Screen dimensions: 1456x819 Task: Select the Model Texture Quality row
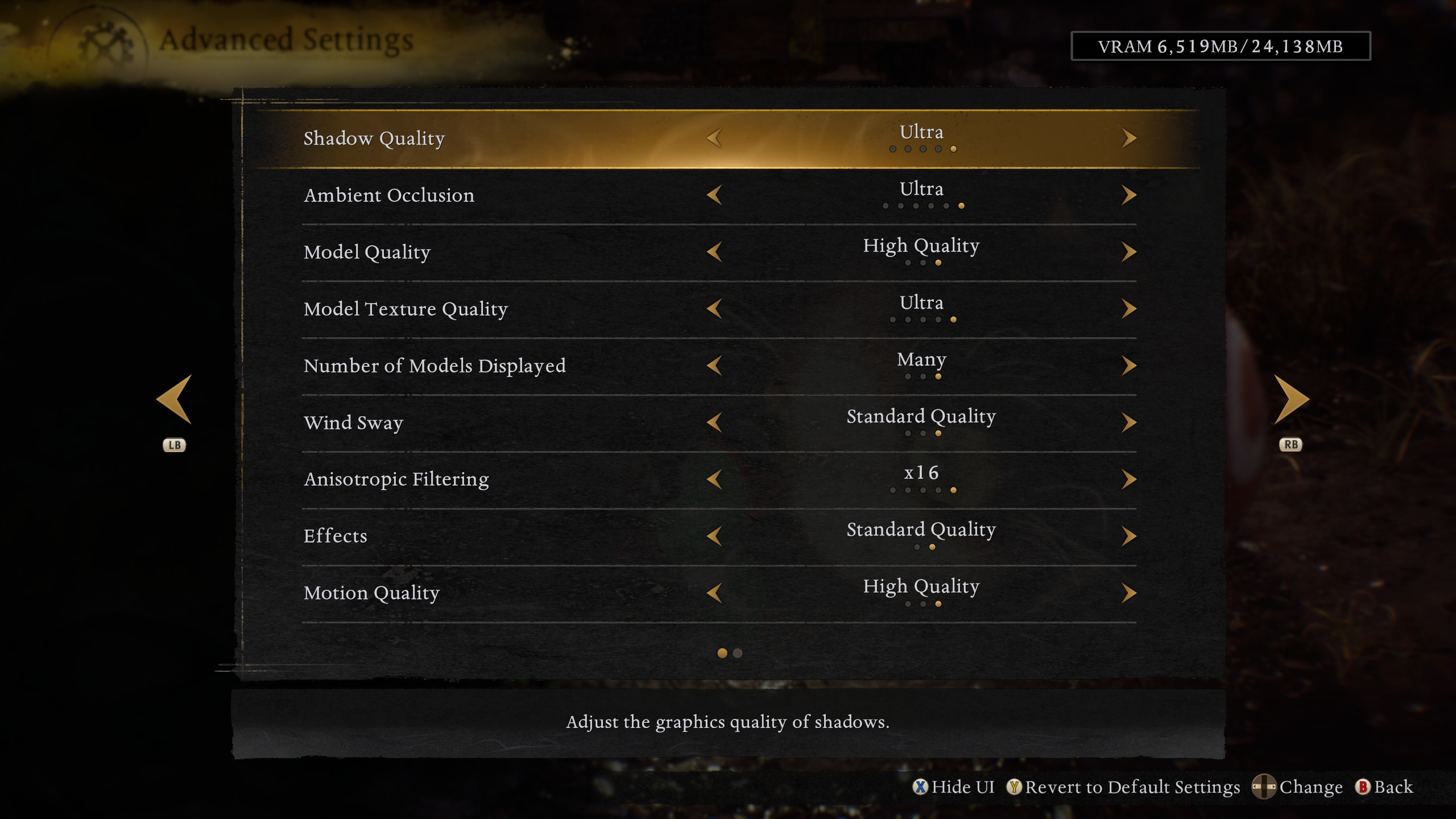coord(406,309)
